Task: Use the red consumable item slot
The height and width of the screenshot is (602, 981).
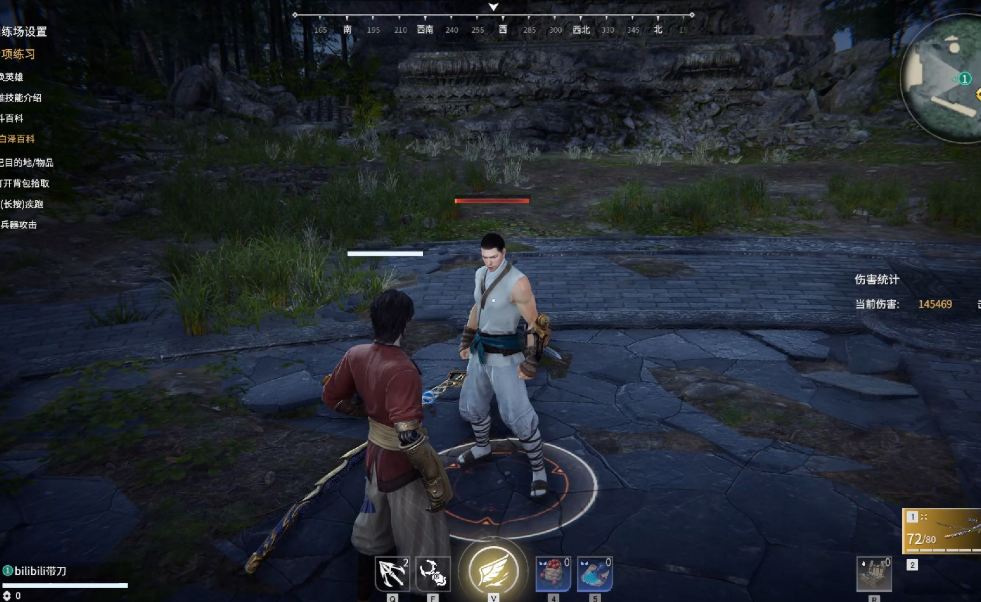Action: pos(553,574)
